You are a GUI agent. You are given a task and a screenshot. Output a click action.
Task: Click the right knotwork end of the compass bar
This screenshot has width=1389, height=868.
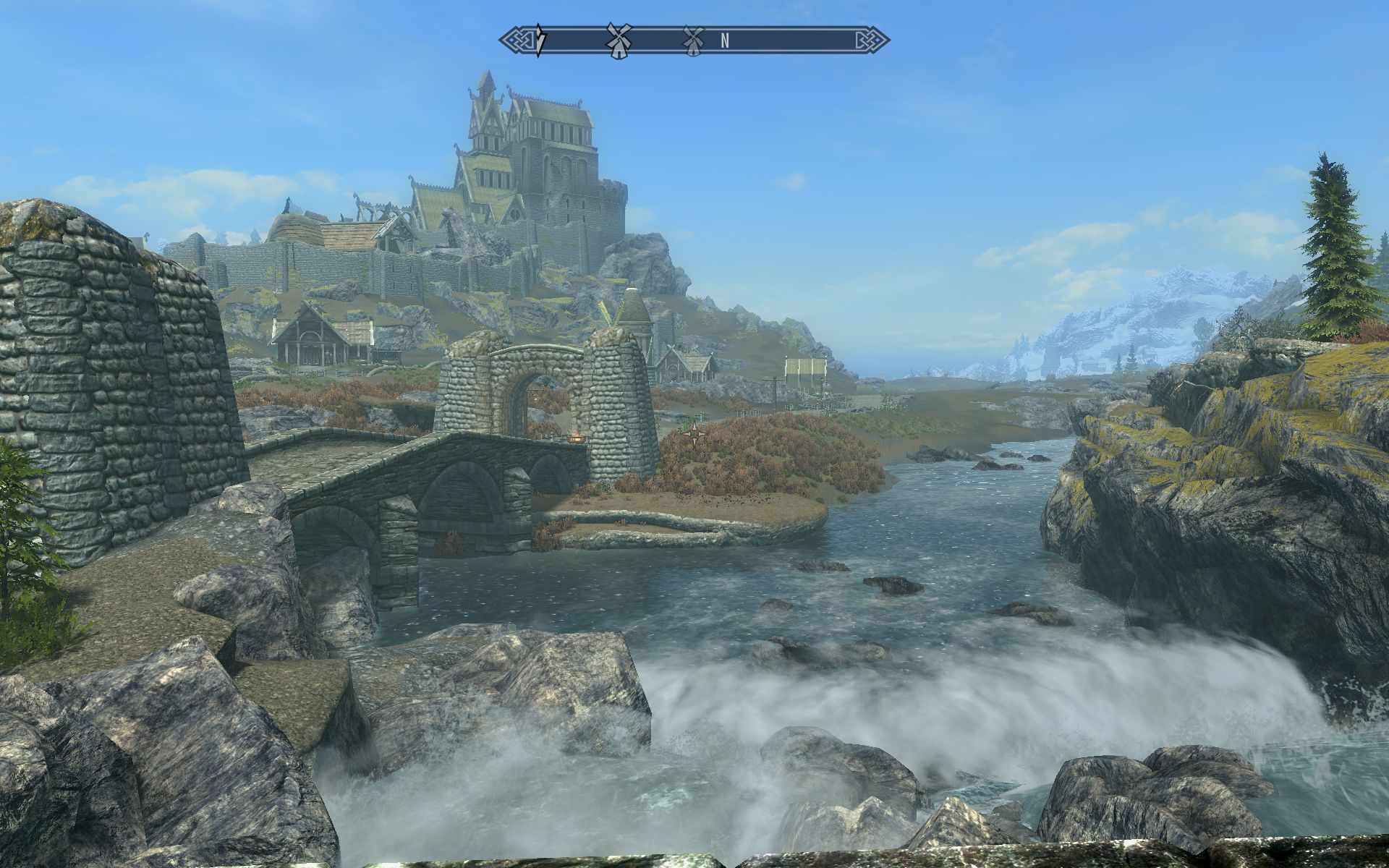click(870, 40)
